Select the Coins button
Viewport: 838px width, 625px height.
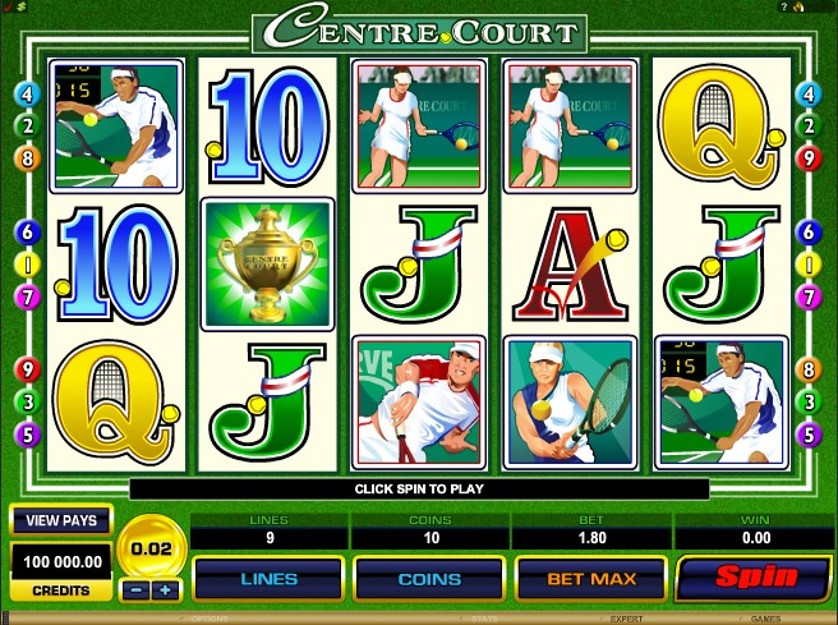pyautogui.click(x=429, y=578)
